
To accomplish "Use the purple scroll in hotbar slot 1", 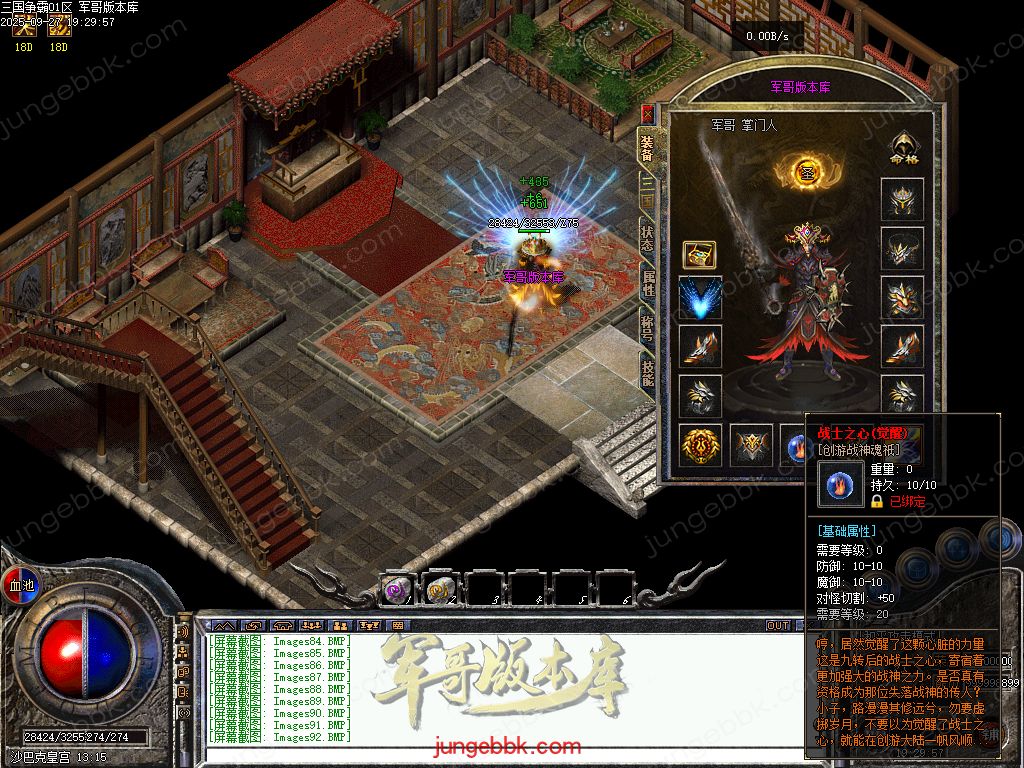I will [x=397, y=590].
